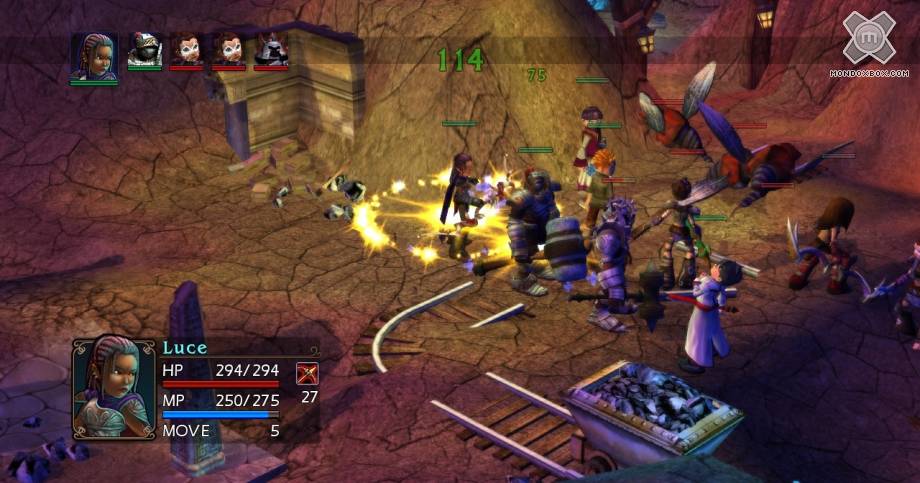Click the MondoXbox watermark logo
The width and height of the screenshot is (920, 483).
coord(869,39)
